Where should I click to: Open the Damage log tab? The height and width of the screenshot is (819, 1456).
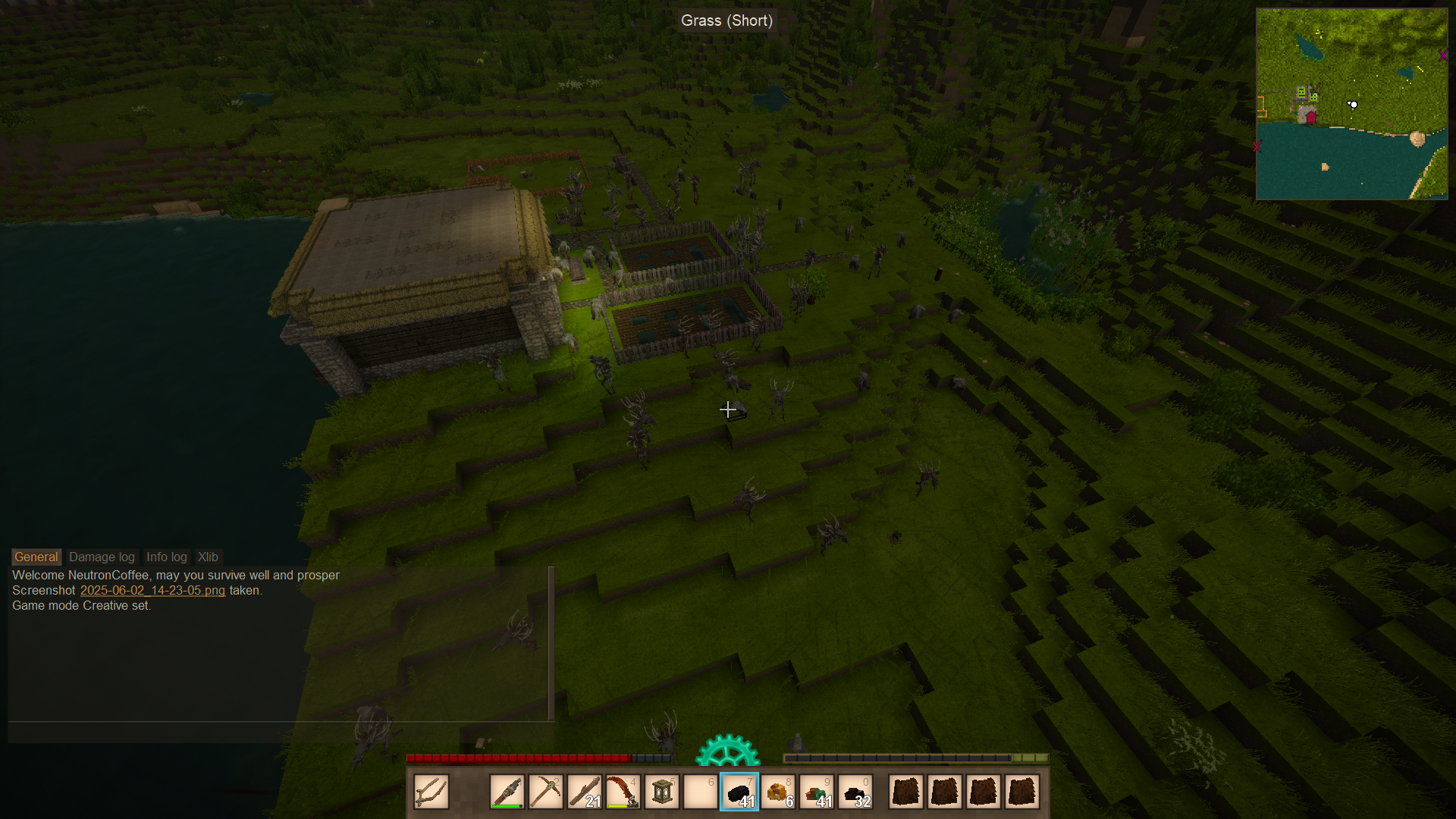coord(102,557)
